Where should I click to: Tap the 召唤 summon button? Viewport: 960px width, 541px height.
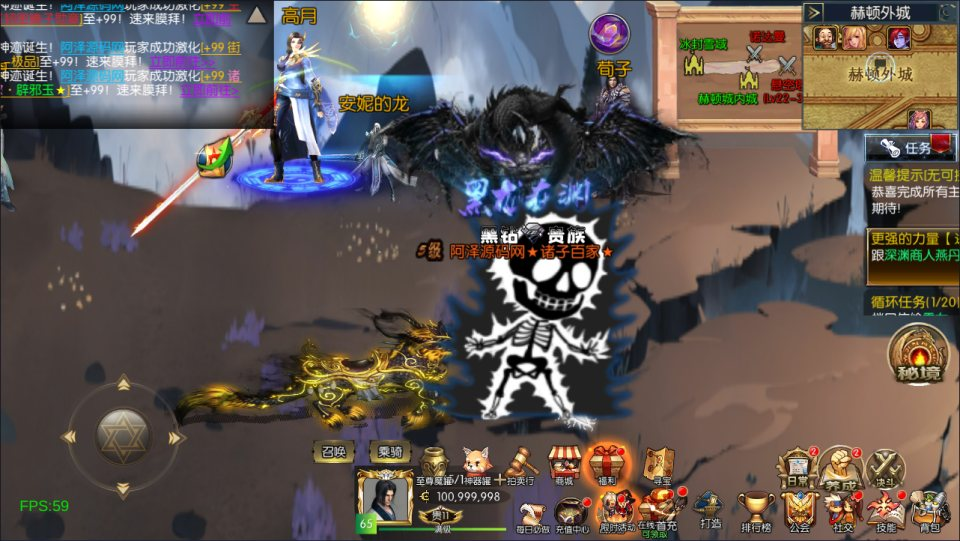(333, 451)
